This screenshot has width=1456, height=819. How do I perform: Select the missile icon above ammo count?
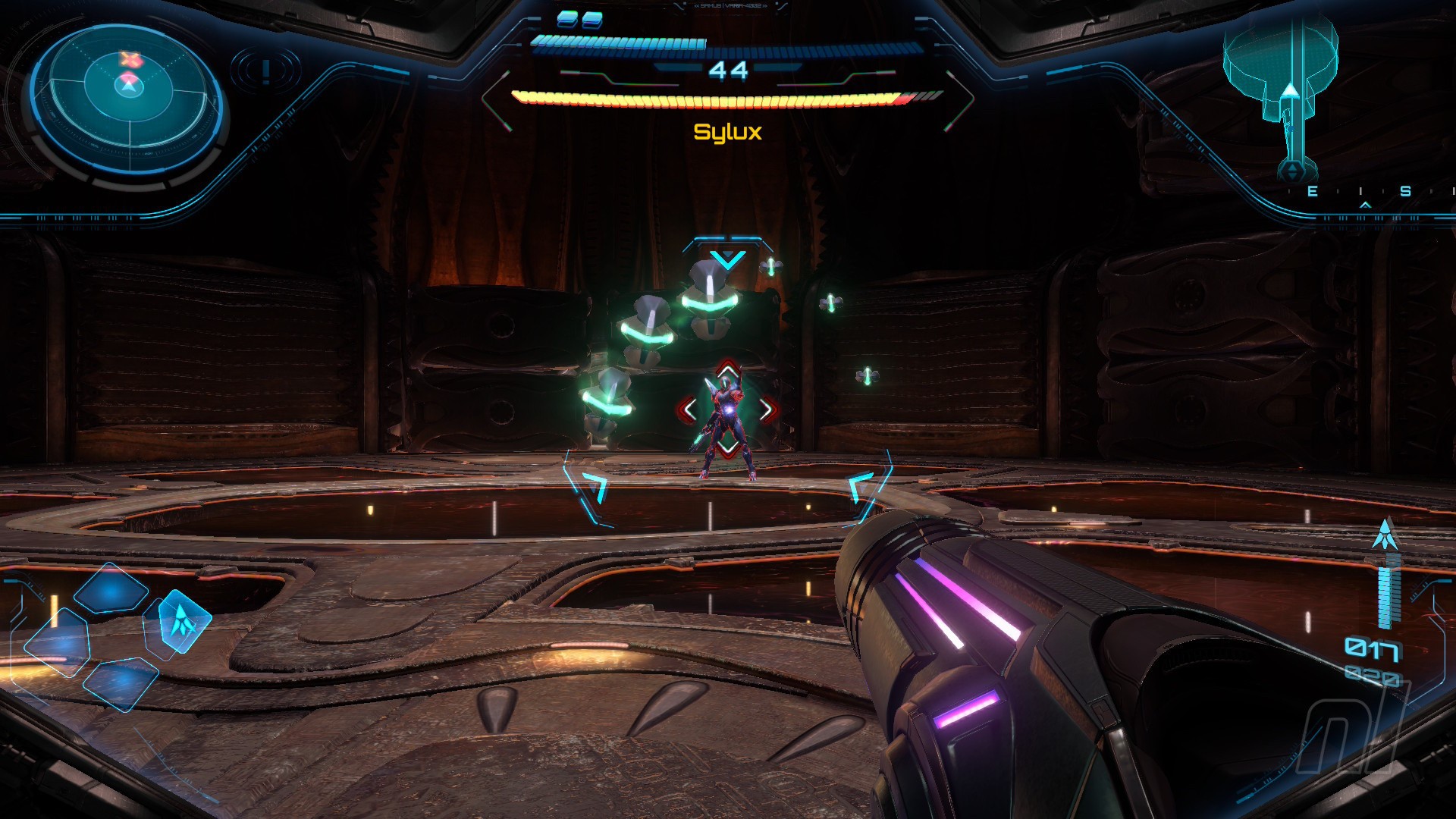coord(1386,535)
